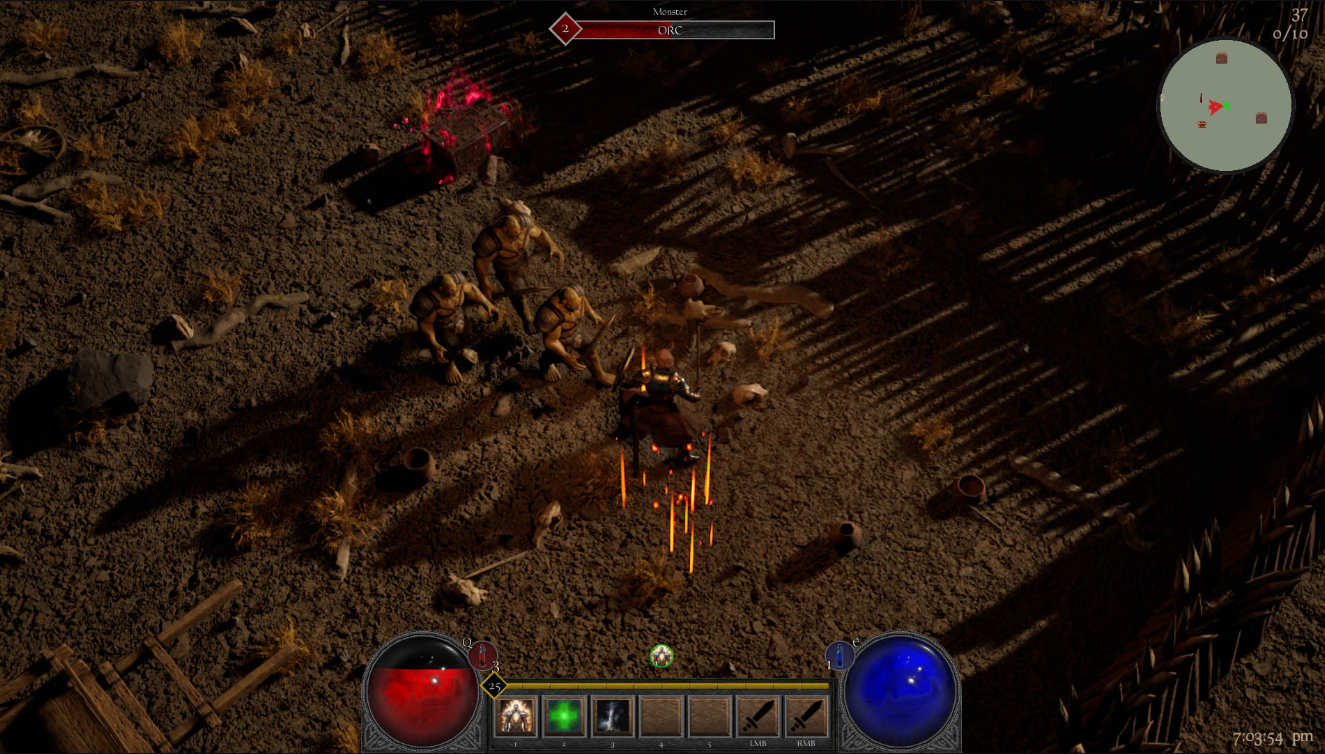
Task: Cast the green cross healing ability
Action: [x=564, y=716]
